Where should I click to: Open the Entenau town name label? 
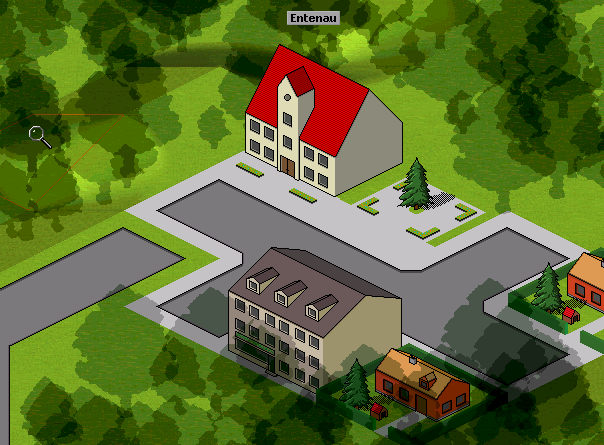coord(311,18)
